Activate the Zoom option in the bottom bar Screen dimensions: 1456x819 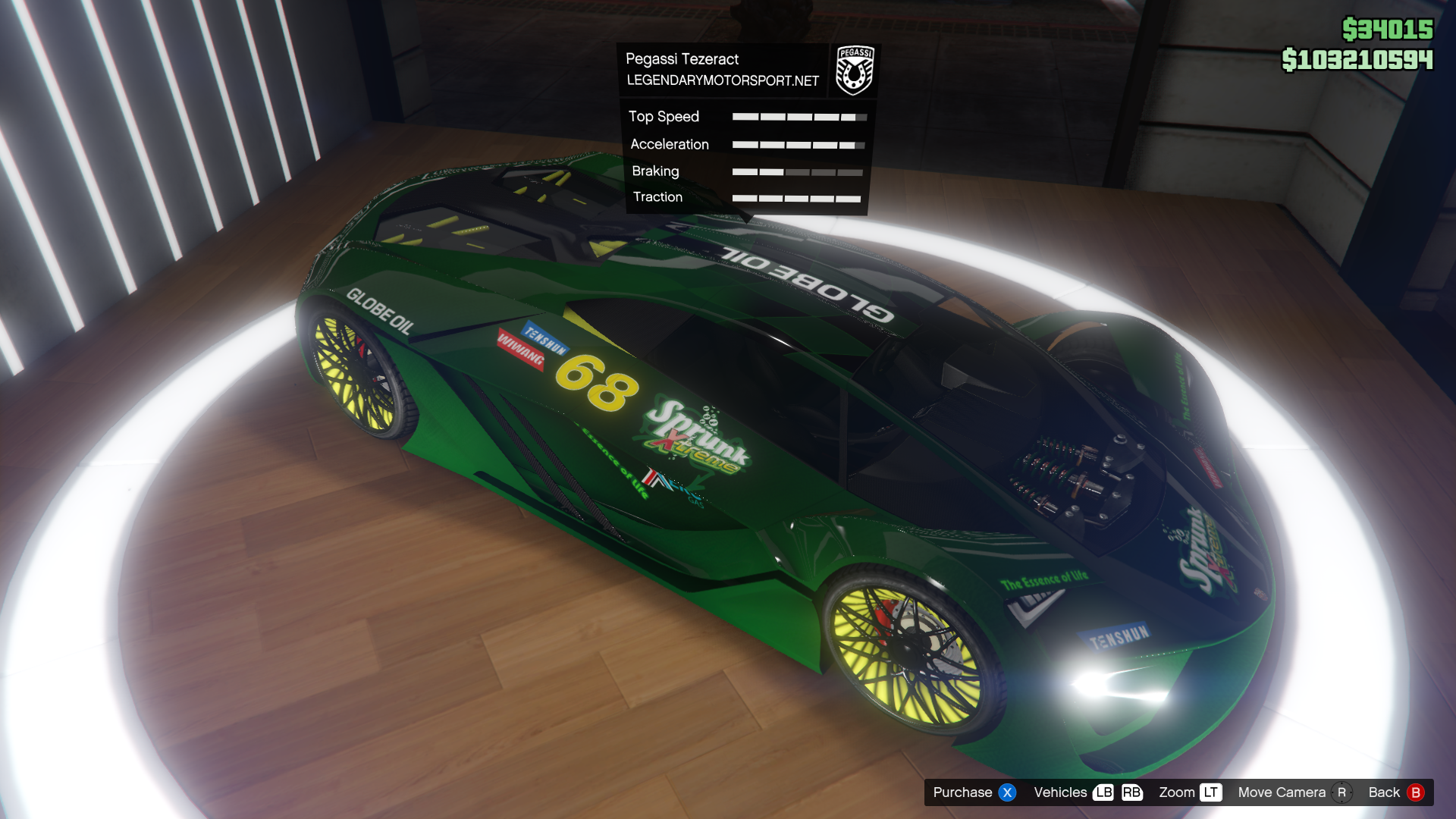1189,792
